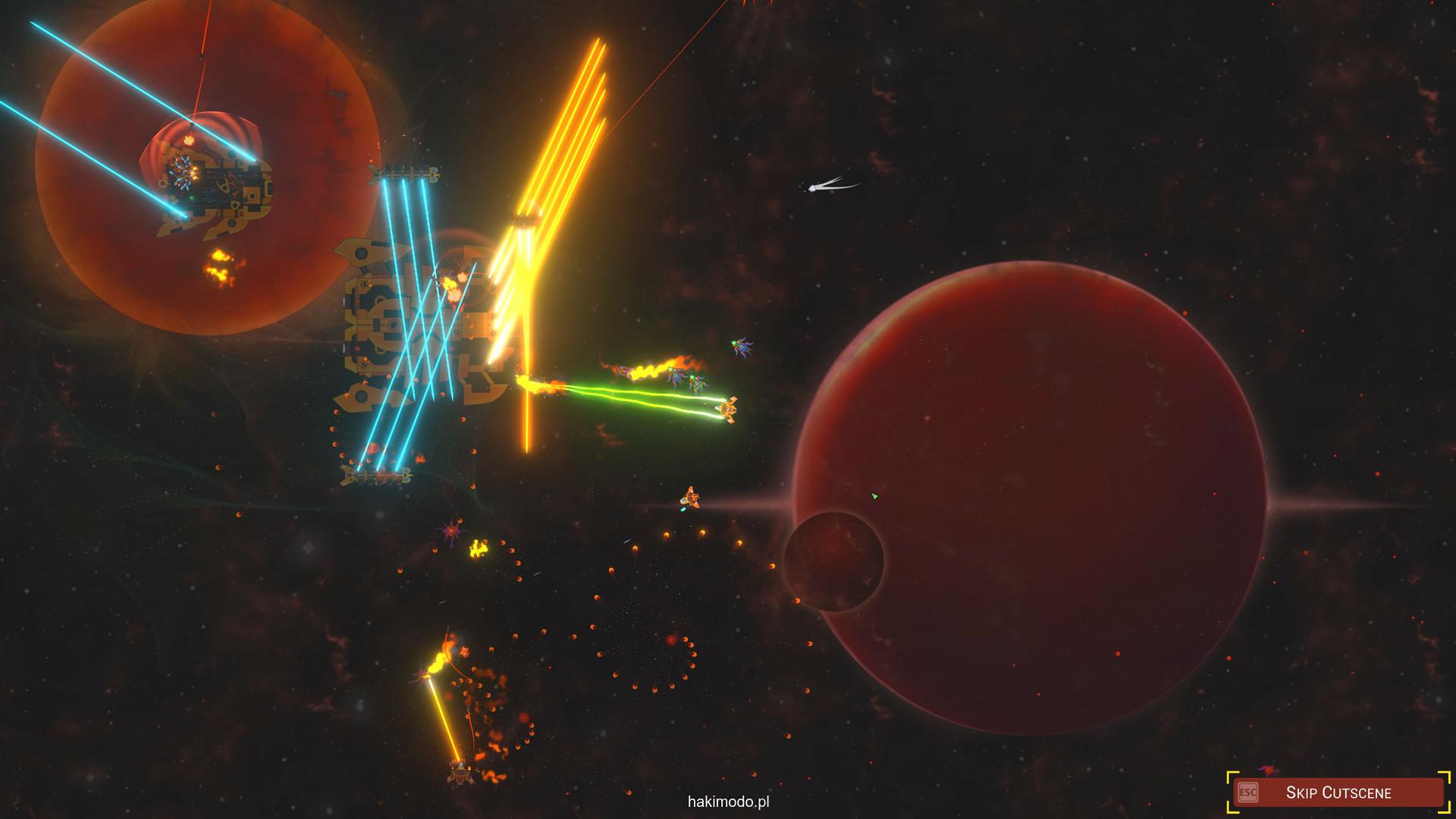The image size is (1456, 819).
Task: Skip the cutscene
Action: click(x=1338, y=792)
